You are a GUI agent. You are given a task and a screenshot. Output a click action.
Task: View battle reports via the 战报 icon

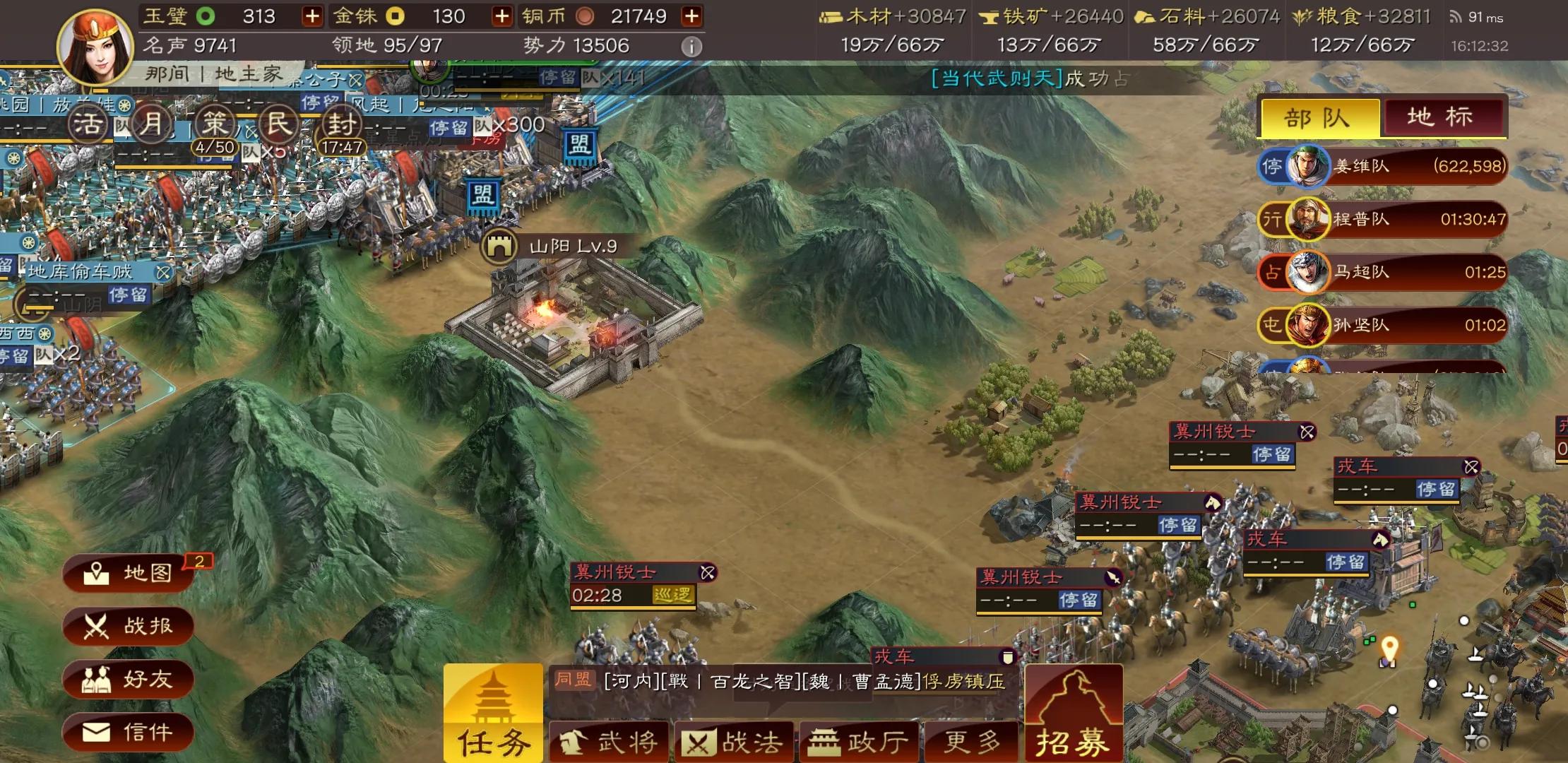click(x=129, y=626)
